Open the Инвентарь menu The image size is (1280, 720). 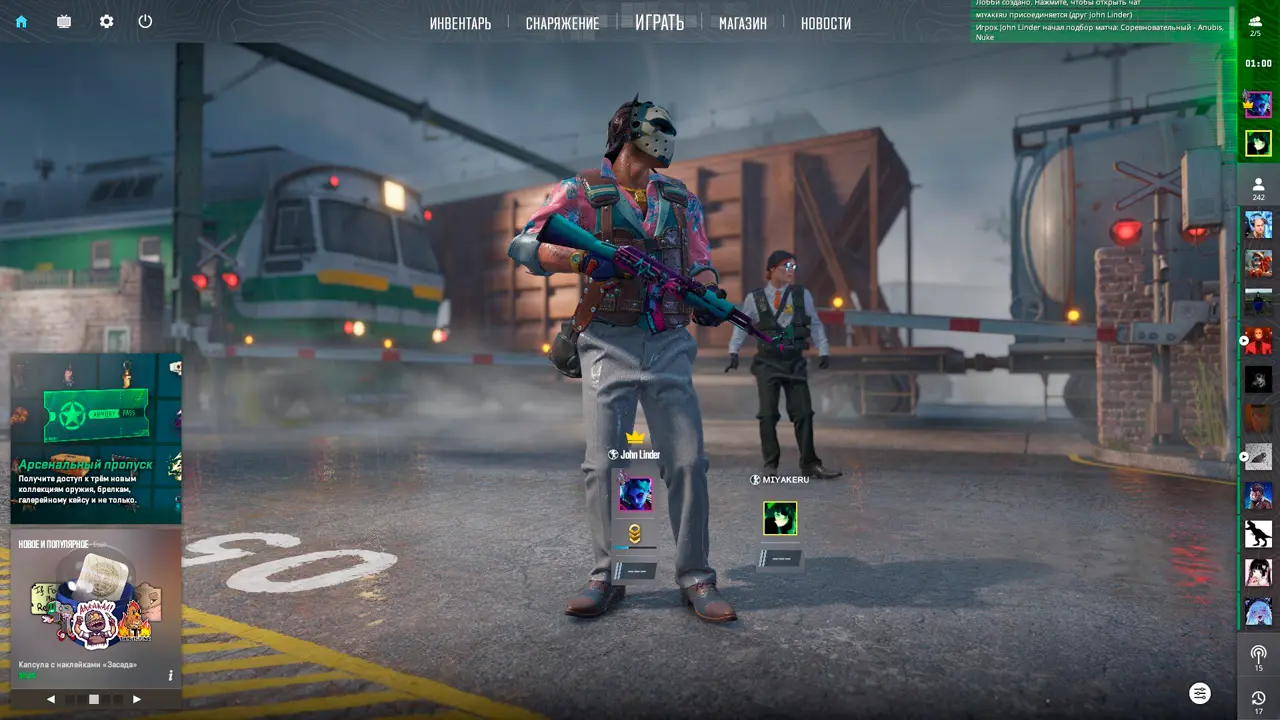(x=460, y=23)
